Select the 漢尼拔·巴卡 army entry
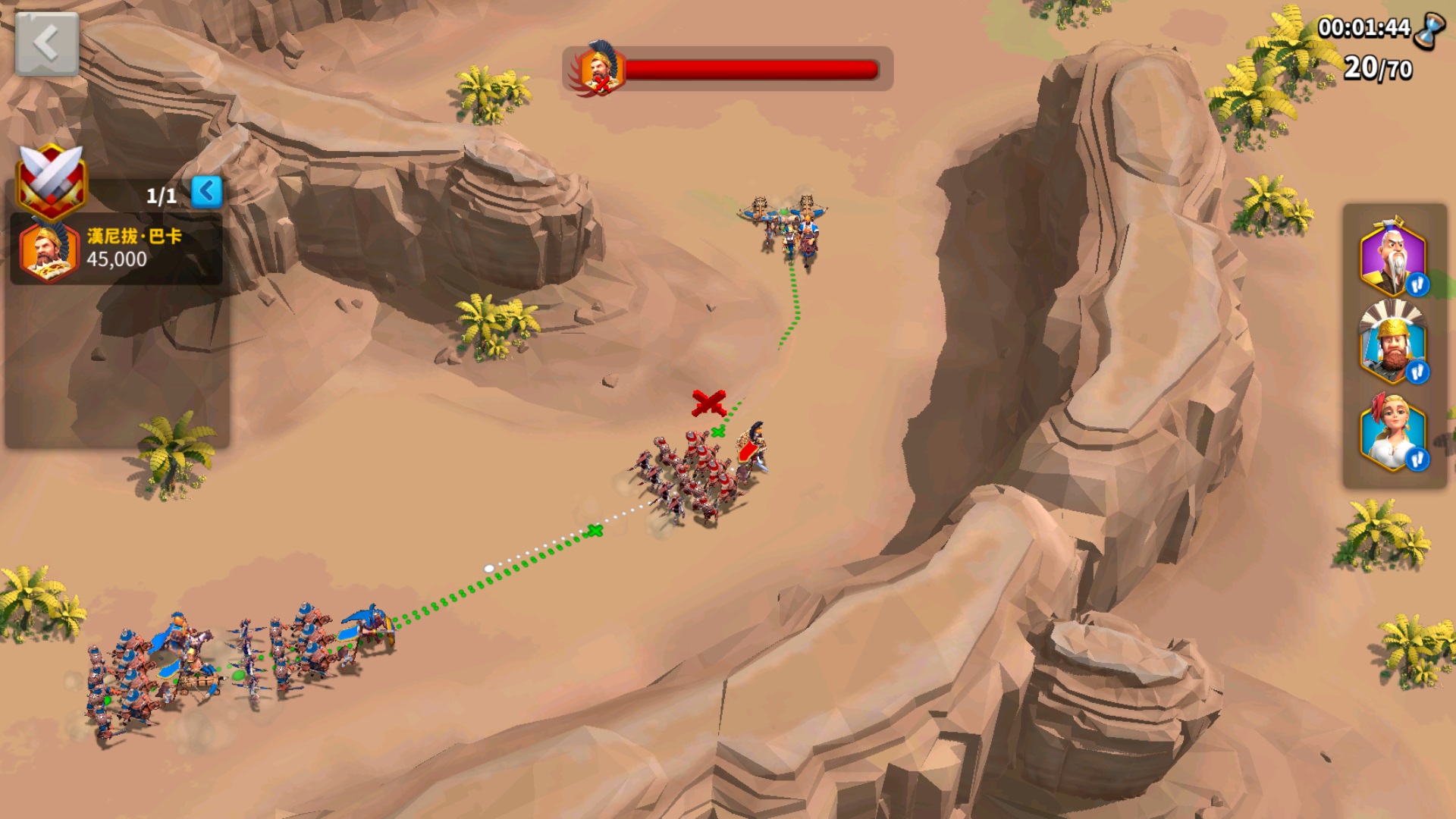The width and height of the screenshot is (1456, 819). [x=117, y=249]
